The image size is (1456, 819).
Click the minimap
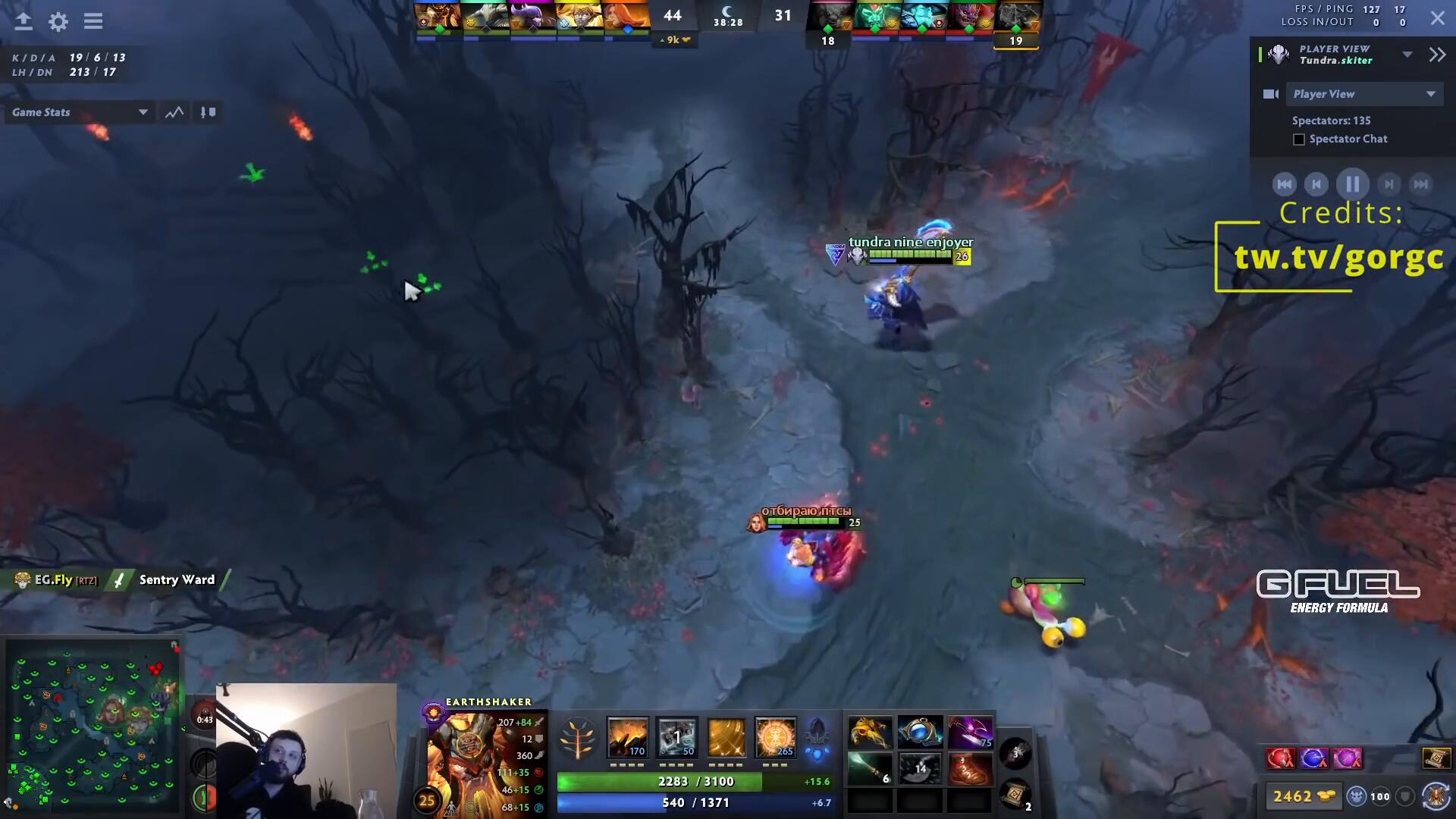(93, 726)
